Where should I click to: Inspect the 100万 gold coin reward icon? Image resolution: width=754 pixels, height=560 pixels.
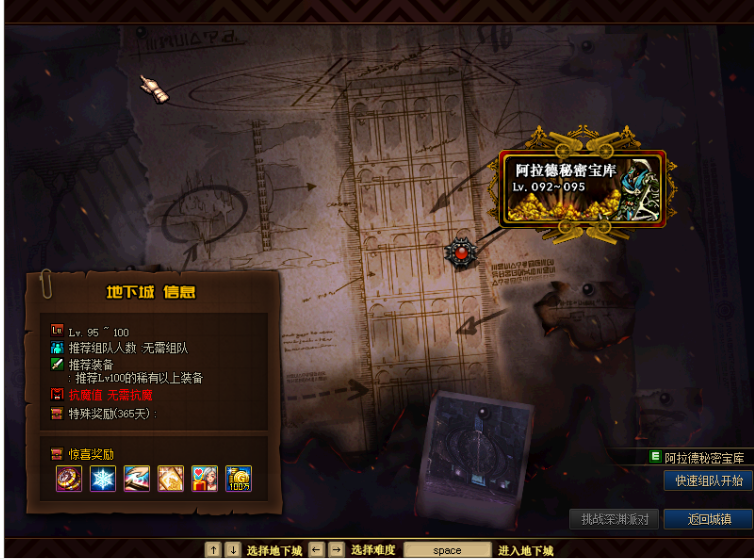(x=238, y=478)
